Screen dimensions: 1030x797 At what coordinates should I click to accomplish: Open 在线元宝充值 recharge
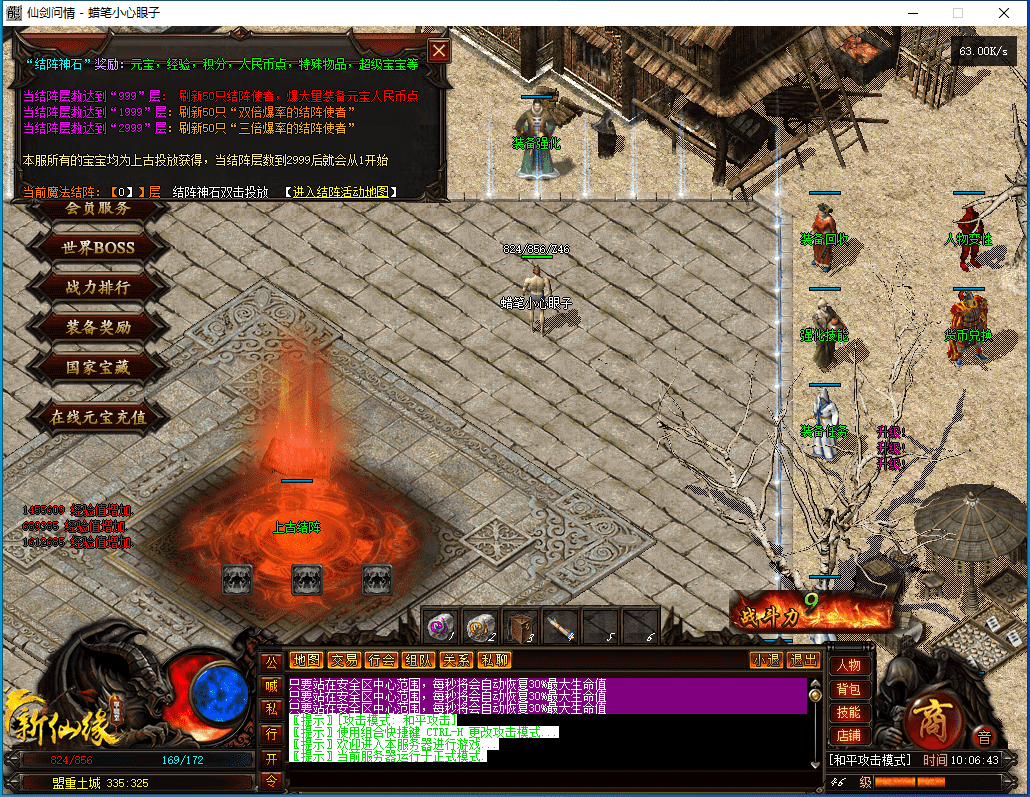(98, 417)
